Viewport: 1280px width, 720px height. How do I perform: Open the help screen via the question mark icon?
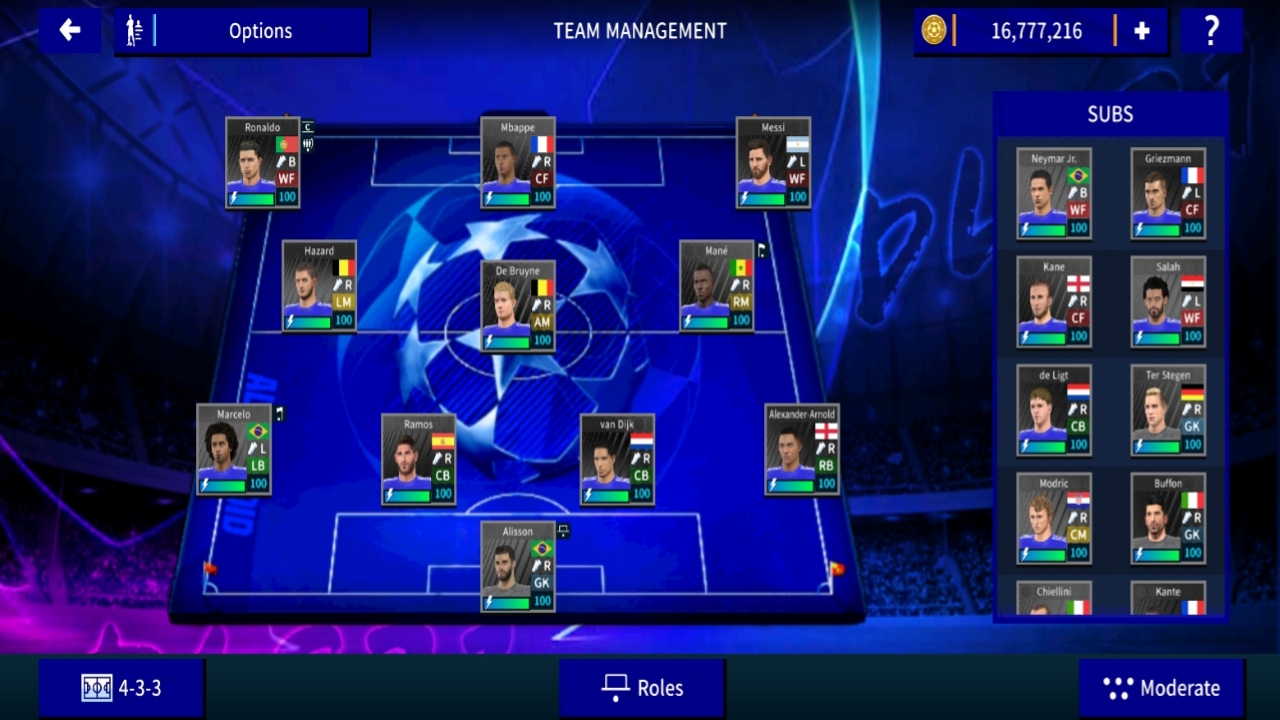click(1211, 31)
